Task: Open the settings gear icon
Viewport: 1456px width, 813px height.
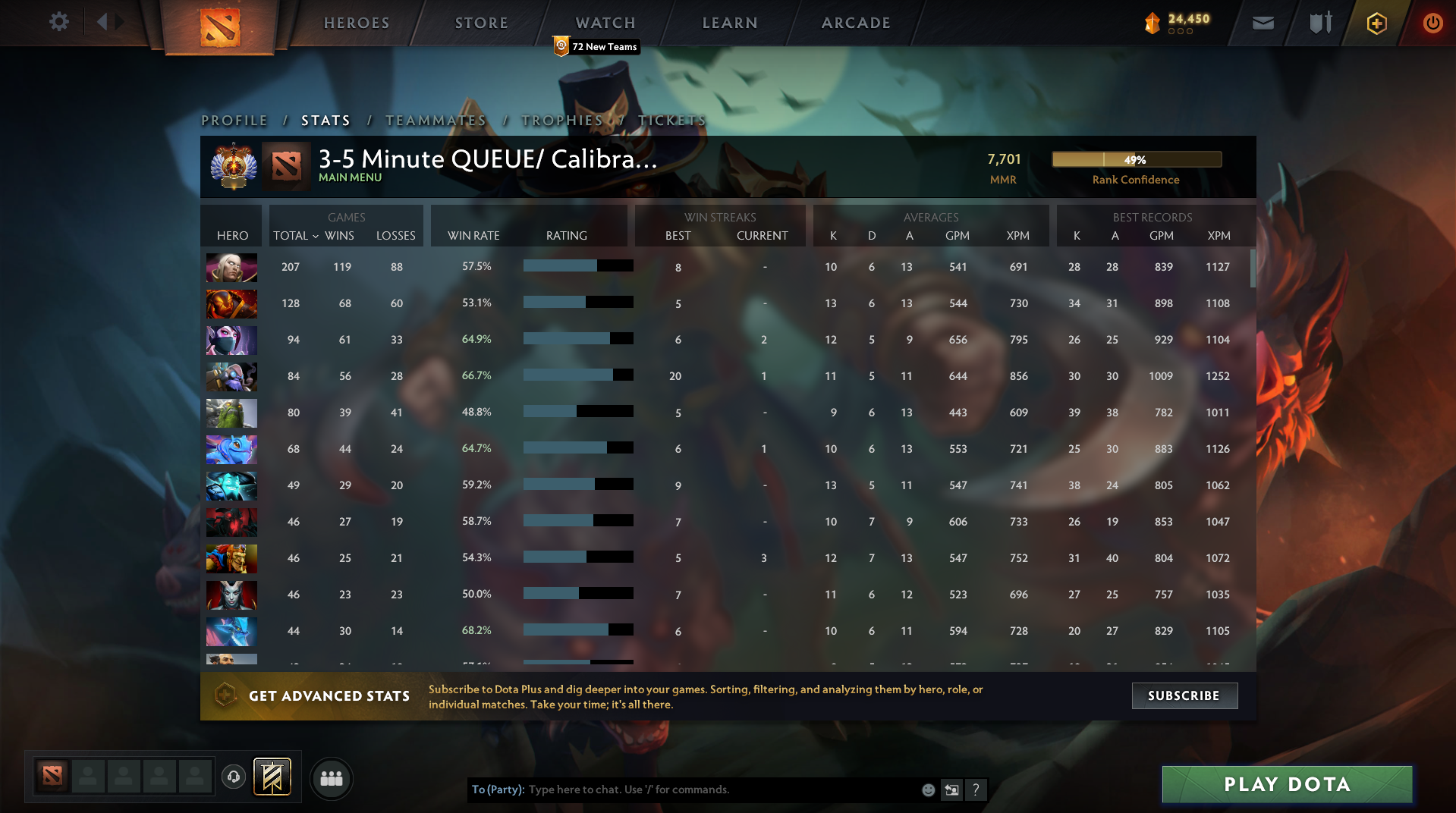Action: [58, 22]
